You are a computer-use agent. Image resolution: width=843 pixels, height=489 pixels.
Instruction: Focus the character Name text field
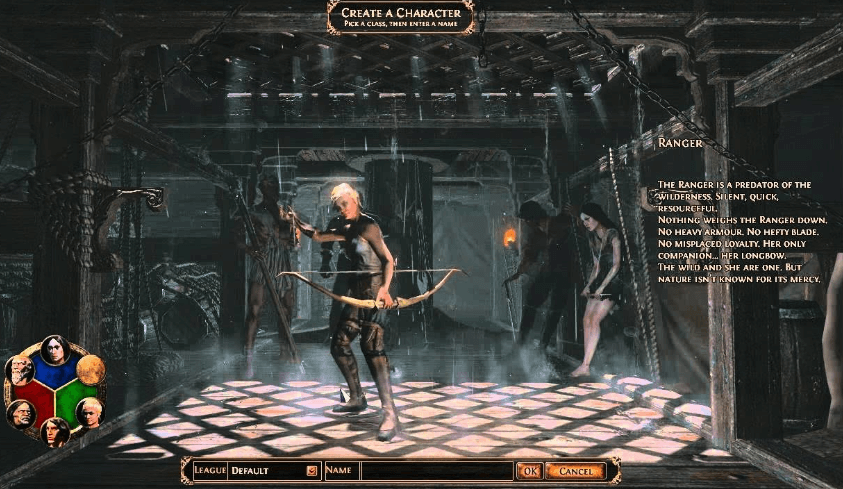tap(436, 470)
